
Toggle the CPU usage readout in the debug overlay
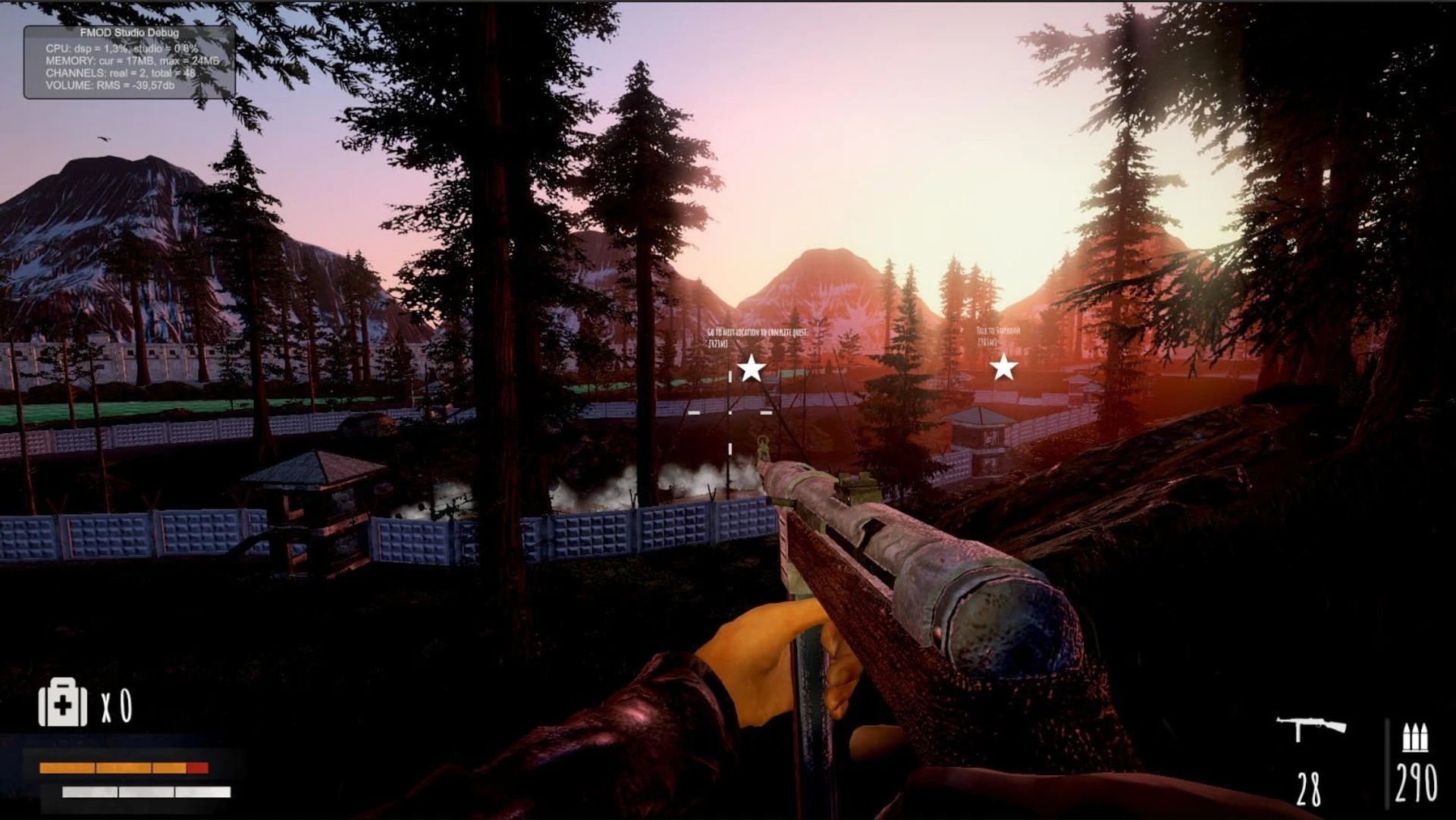pos(121,48)
